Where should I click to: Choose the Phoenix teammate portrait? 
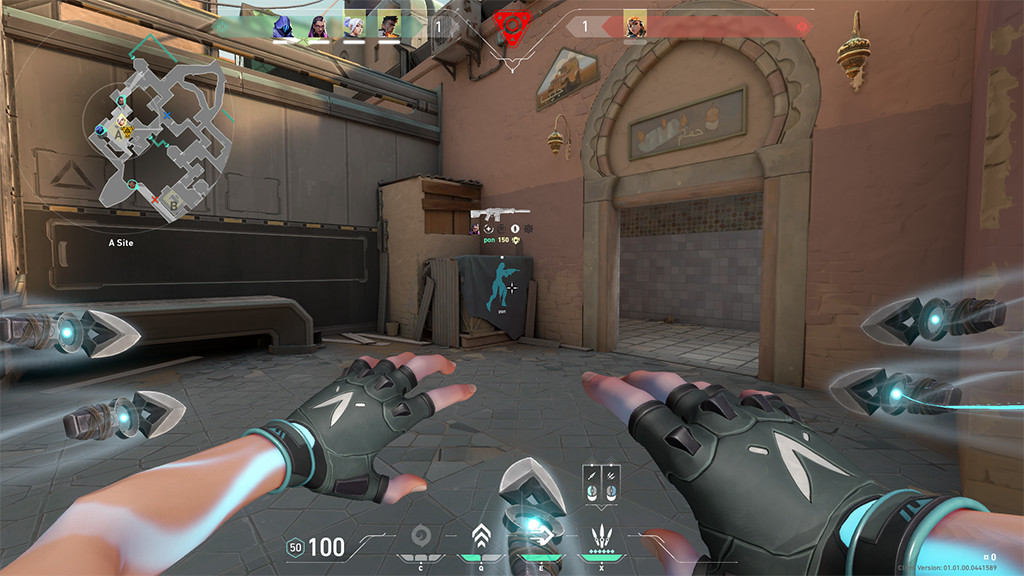(389, 26)
